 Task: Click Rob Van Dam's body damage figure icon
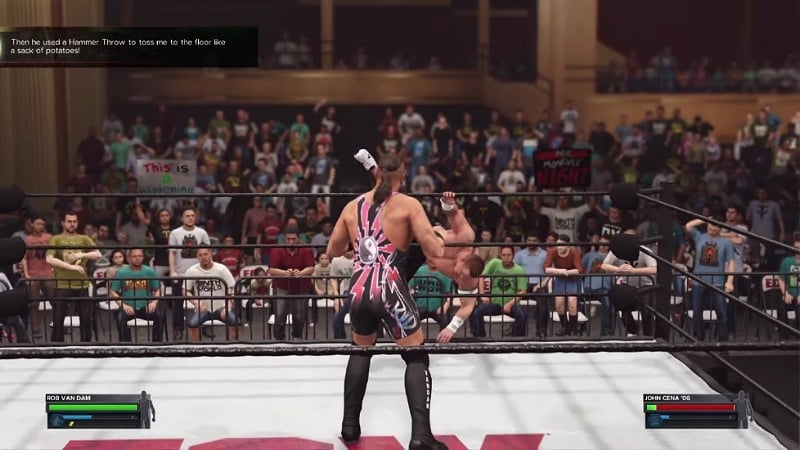click(x=145, y=409)
